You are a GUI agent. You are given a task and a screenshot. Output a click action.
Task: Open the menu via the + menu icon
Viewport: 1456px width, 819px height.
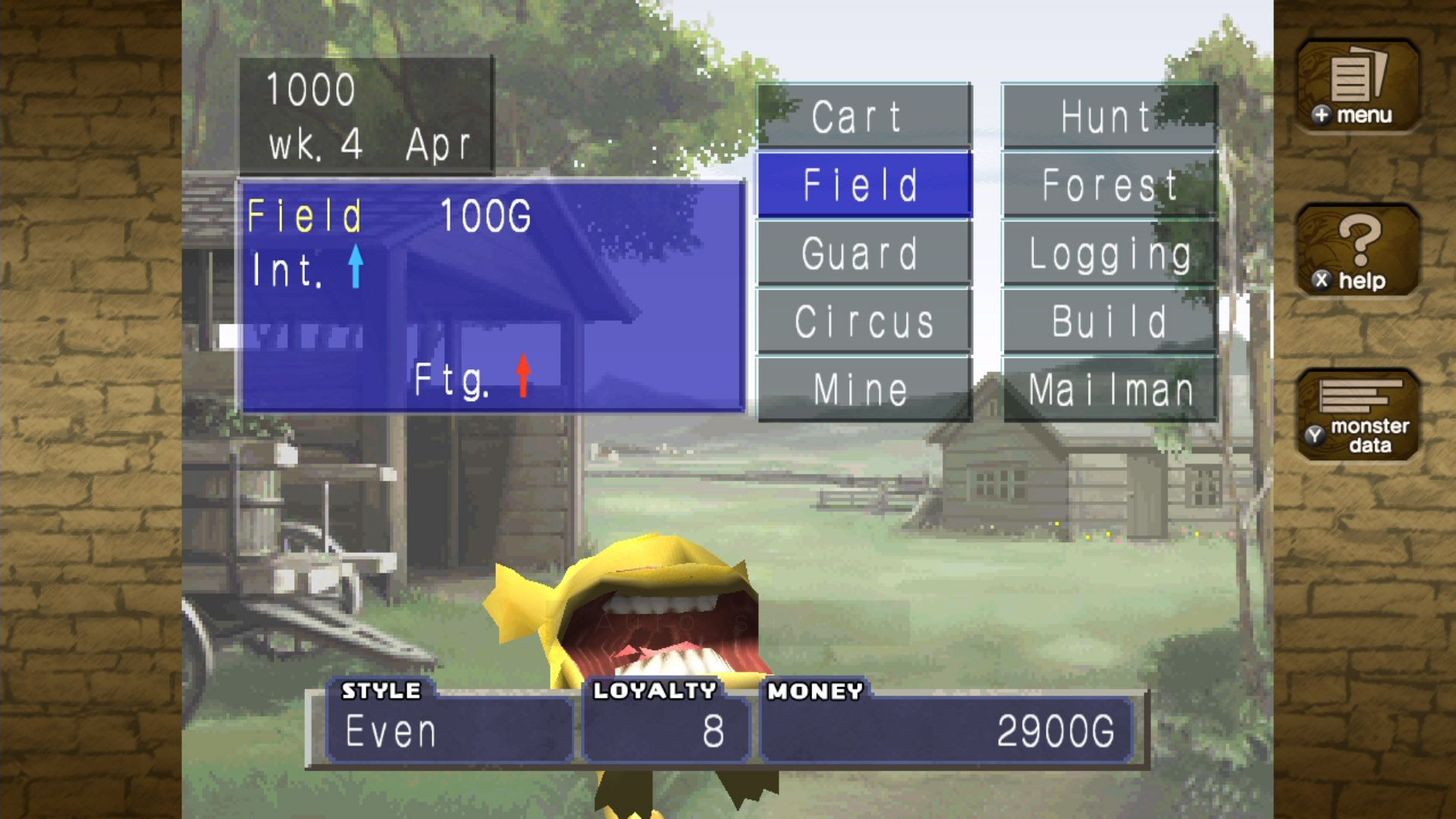[1357, 85]
